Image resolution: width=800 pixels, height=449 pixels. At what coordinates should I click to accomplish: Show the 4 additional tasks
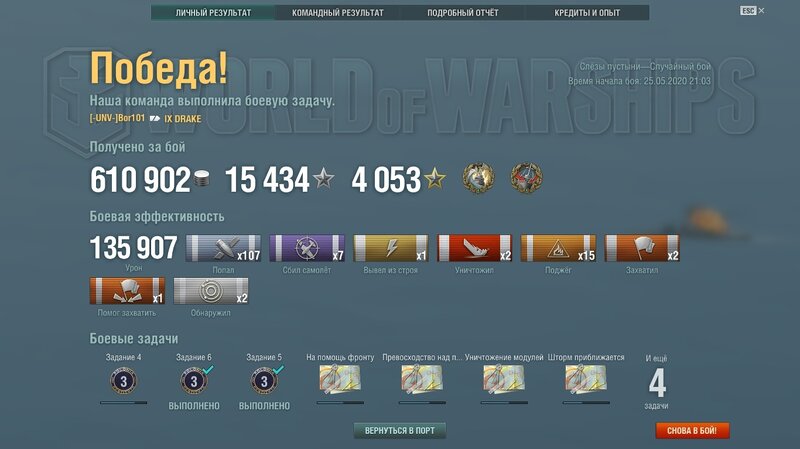click(x=657, y=384)
